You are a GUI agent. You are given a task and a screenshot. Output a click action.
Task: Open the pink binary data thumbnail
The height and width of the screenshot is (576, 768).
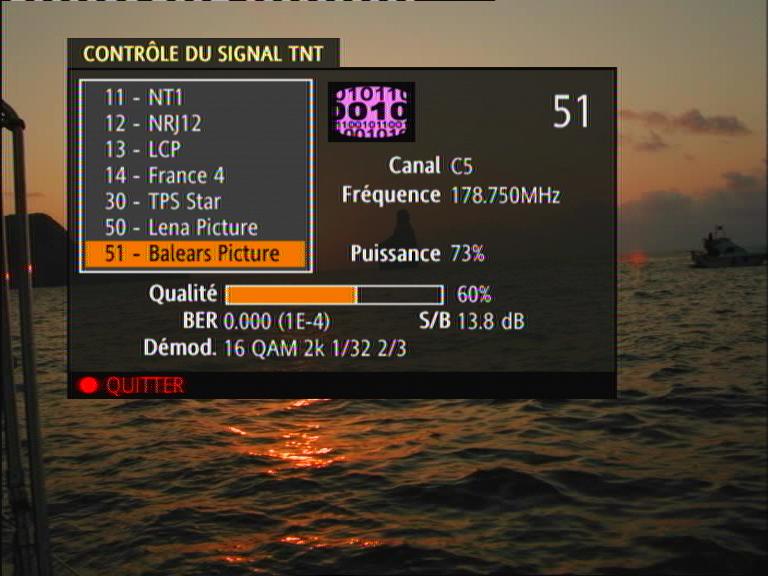pyautogui.click(x=371, y=111)
